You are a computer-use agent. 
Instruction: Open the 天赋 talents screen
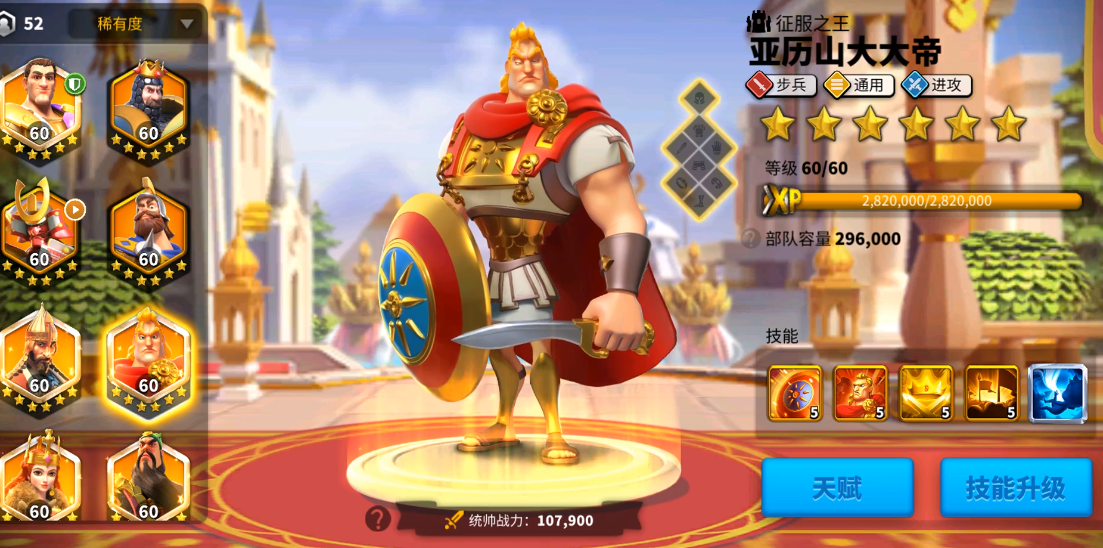(837, 488)
